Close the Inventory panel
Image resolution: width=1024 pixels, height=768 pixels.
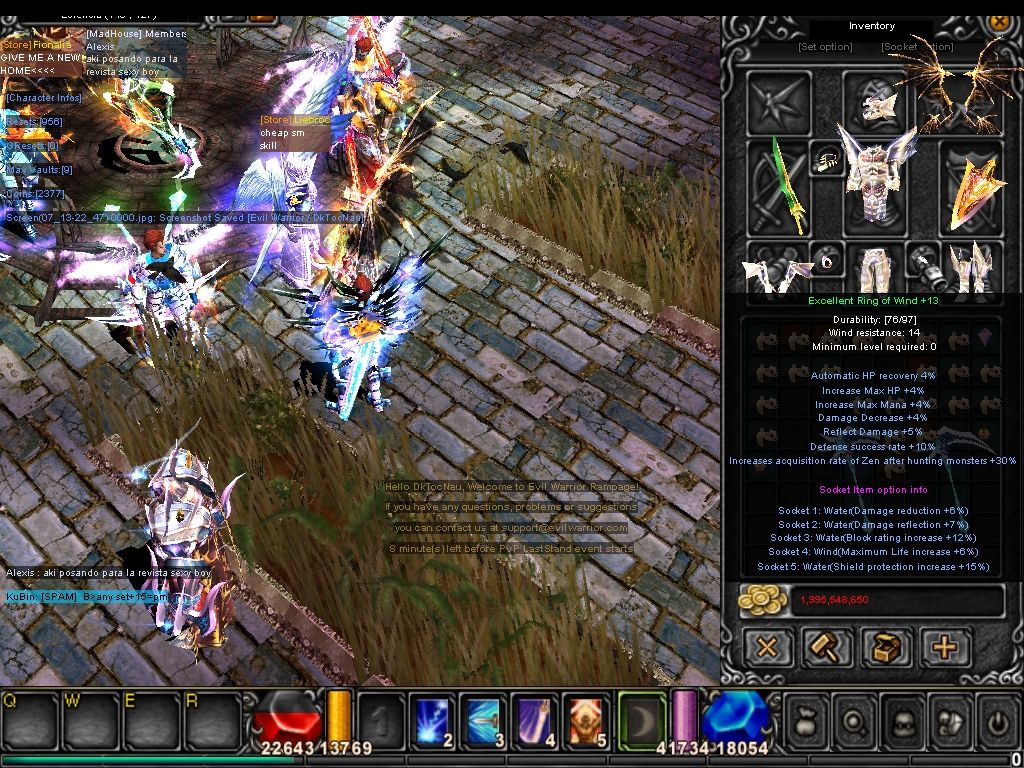(998, 22)
